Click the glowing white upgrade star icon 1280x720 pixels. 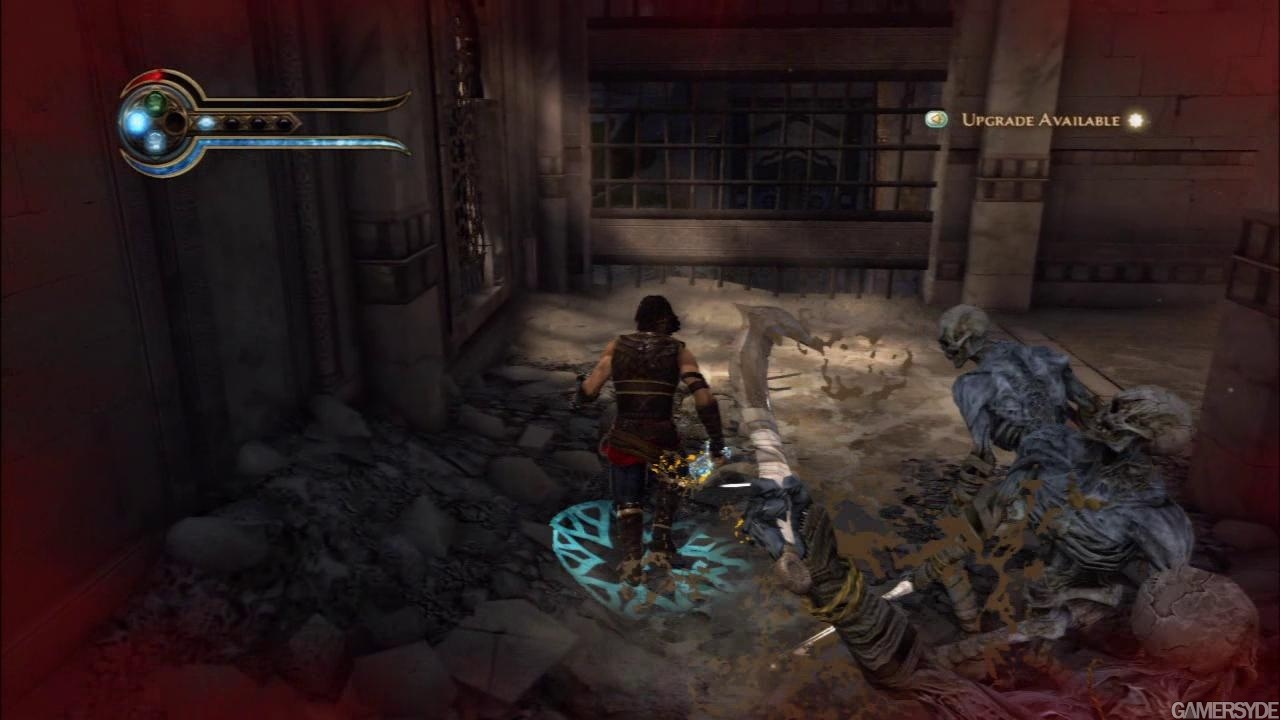[1135, 120]
